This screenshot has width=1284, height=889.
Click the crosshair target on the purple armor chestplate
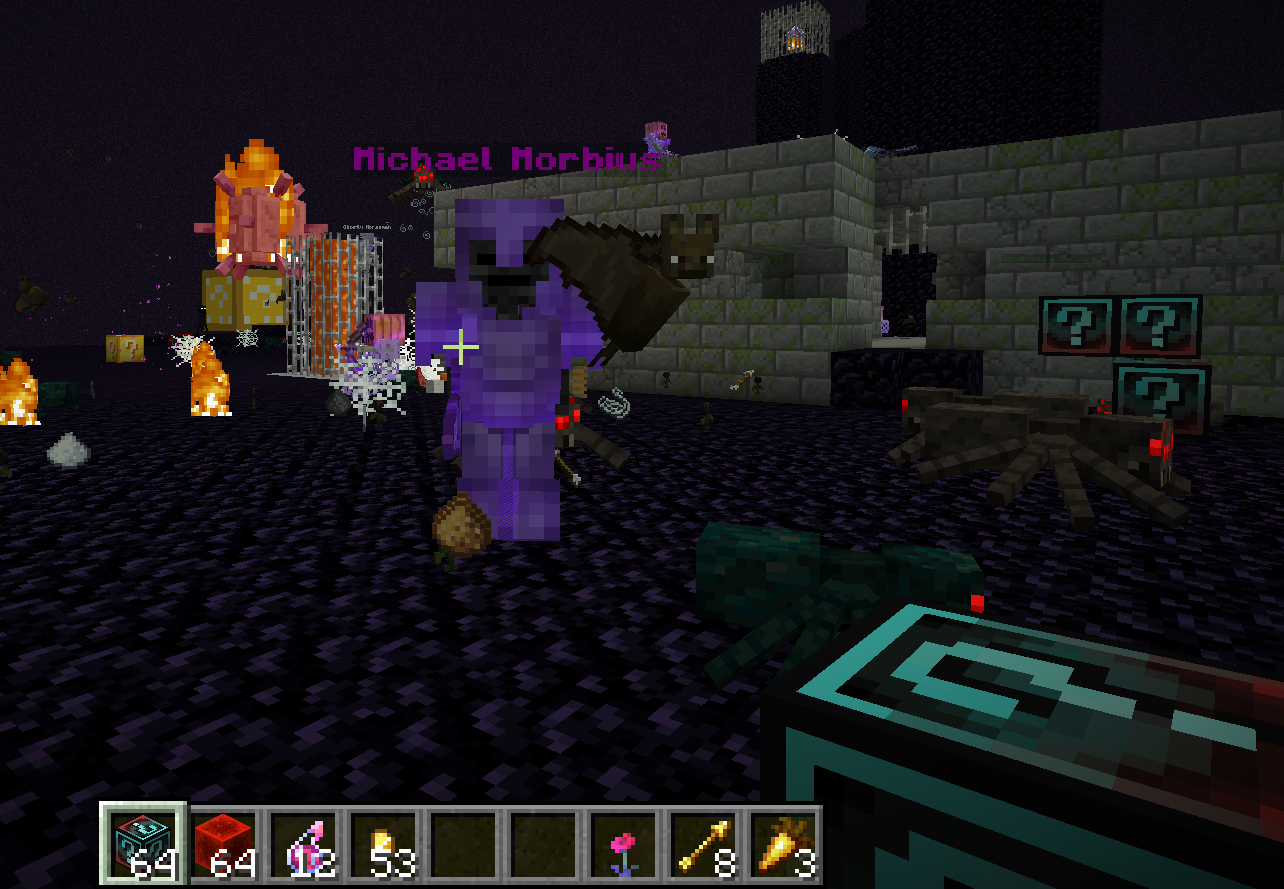(x=460, y=347)
